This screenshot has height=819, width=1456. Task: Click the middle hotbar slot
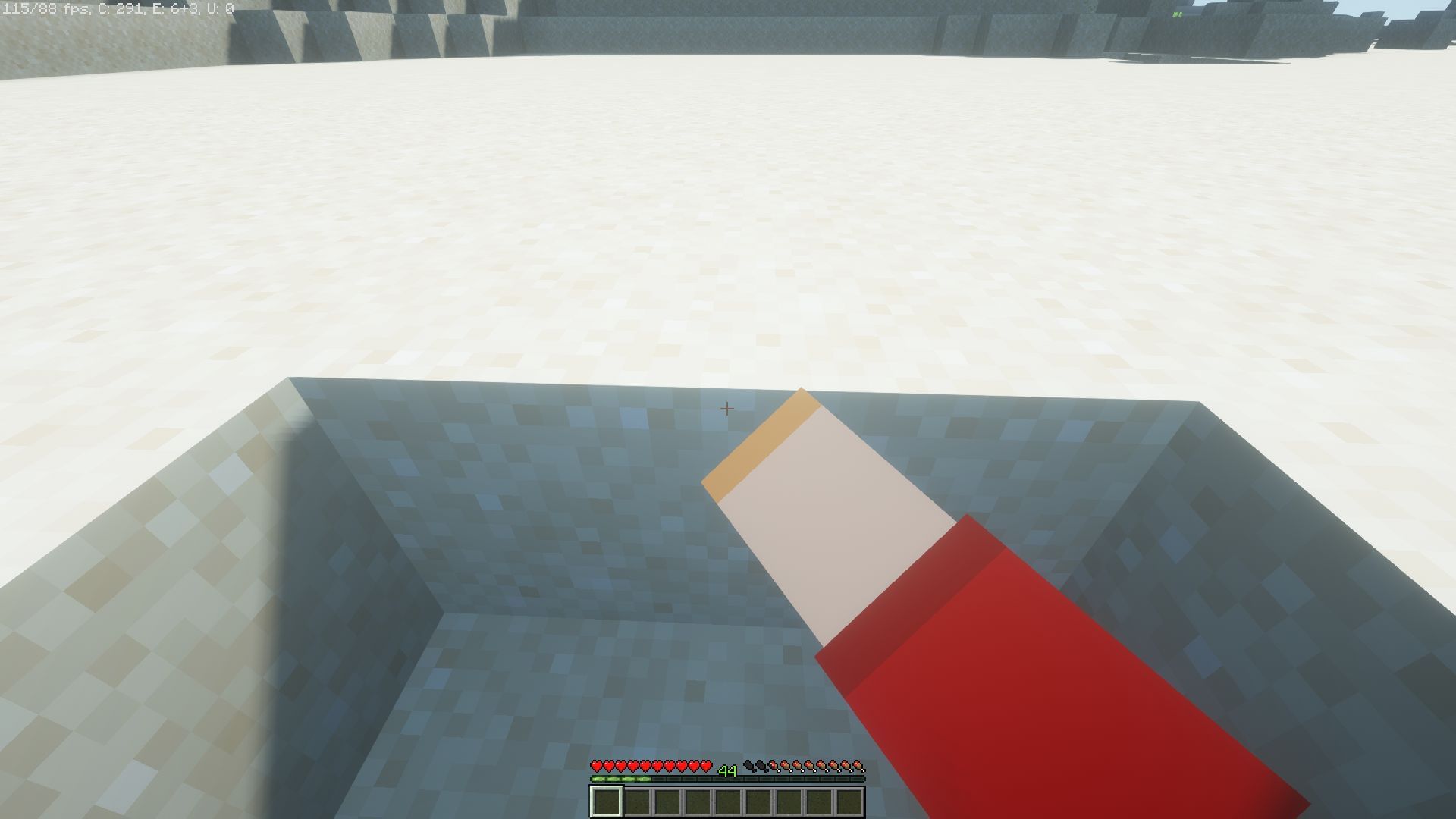click(x=730, y=802)
